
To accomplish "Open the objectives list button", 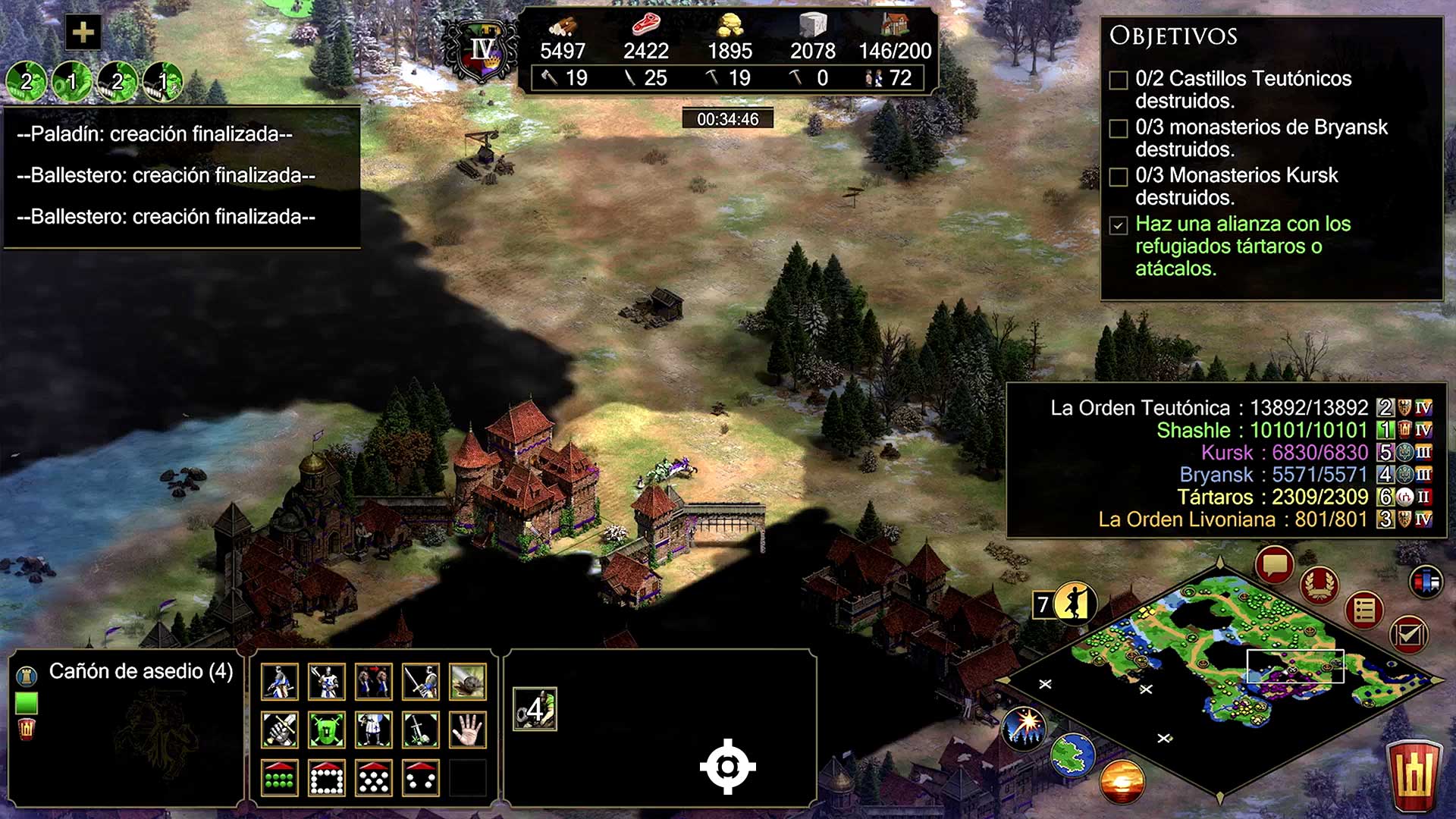I will (x=1363, y=610).
